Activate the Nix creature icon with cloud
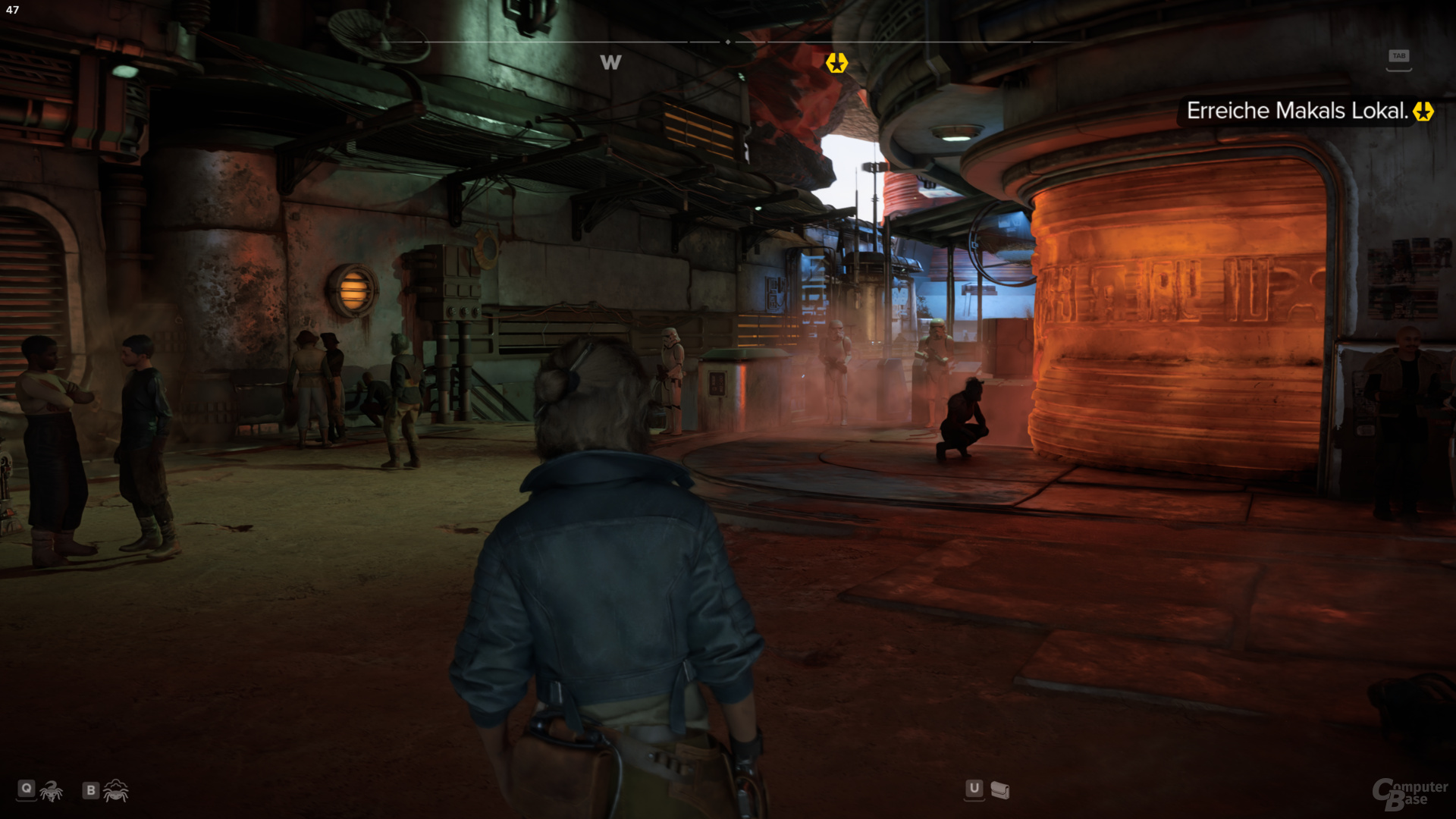Viewport: 1456px width, 819px height. click(x=116, y=791)
